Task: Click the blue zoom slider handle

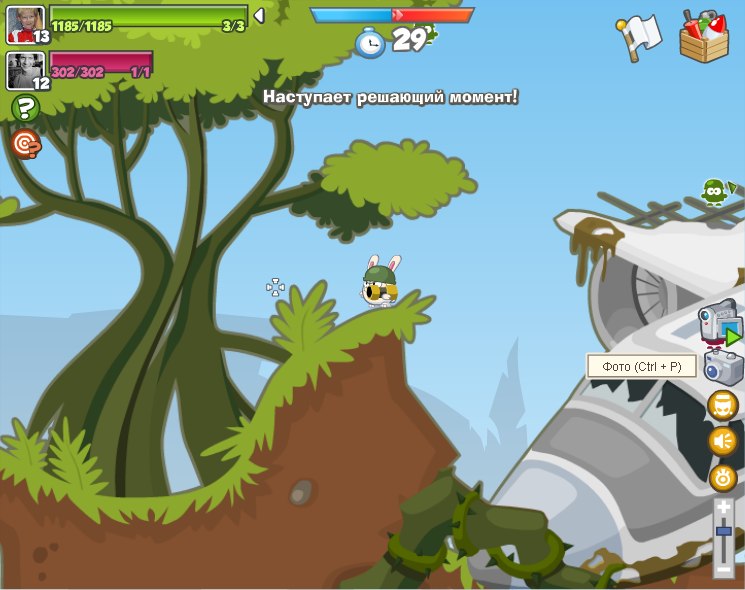Action: [723, 532]
